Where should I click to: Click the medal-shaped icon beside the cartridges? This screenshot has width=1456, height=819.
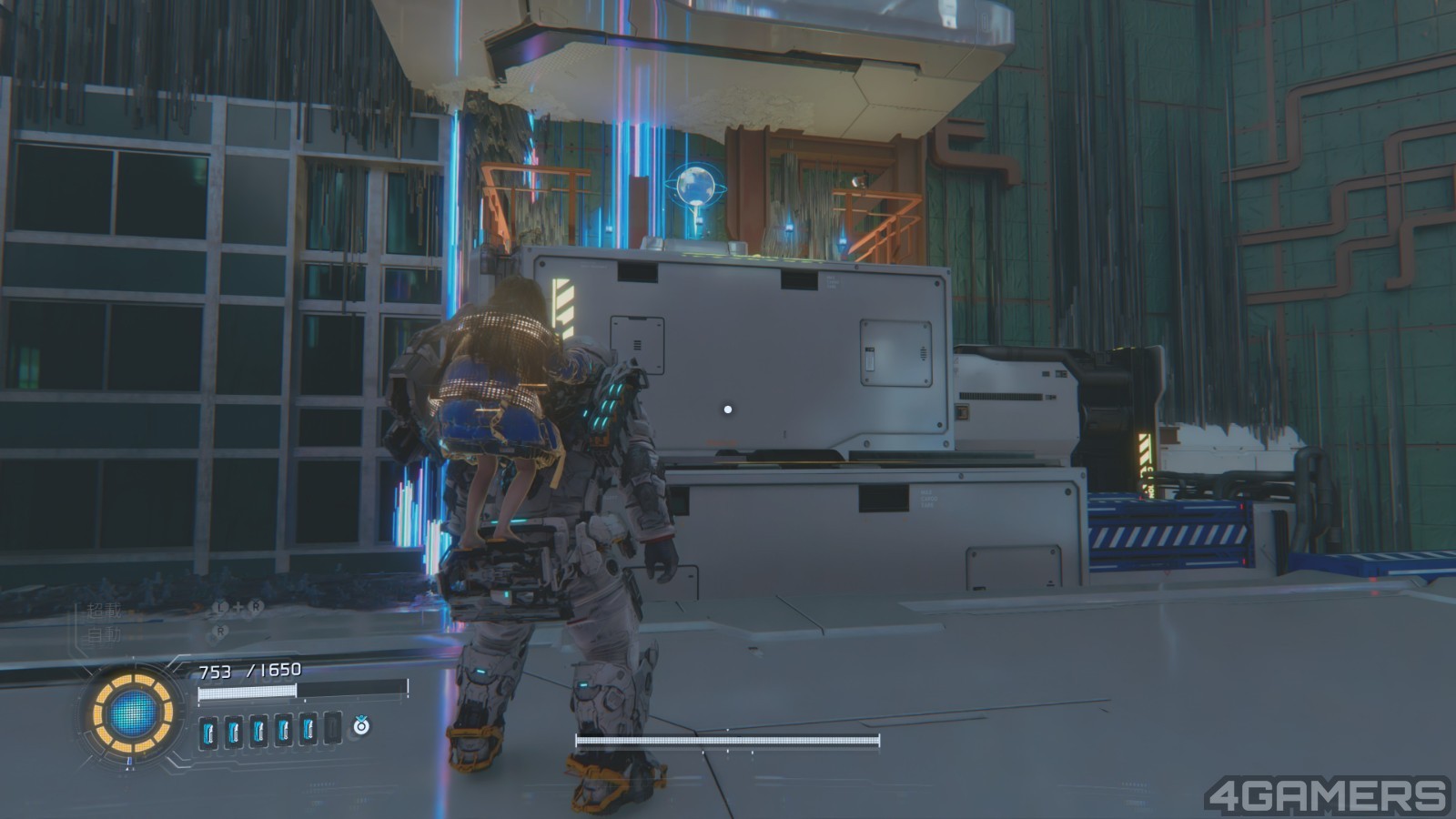tap(361, 725)
